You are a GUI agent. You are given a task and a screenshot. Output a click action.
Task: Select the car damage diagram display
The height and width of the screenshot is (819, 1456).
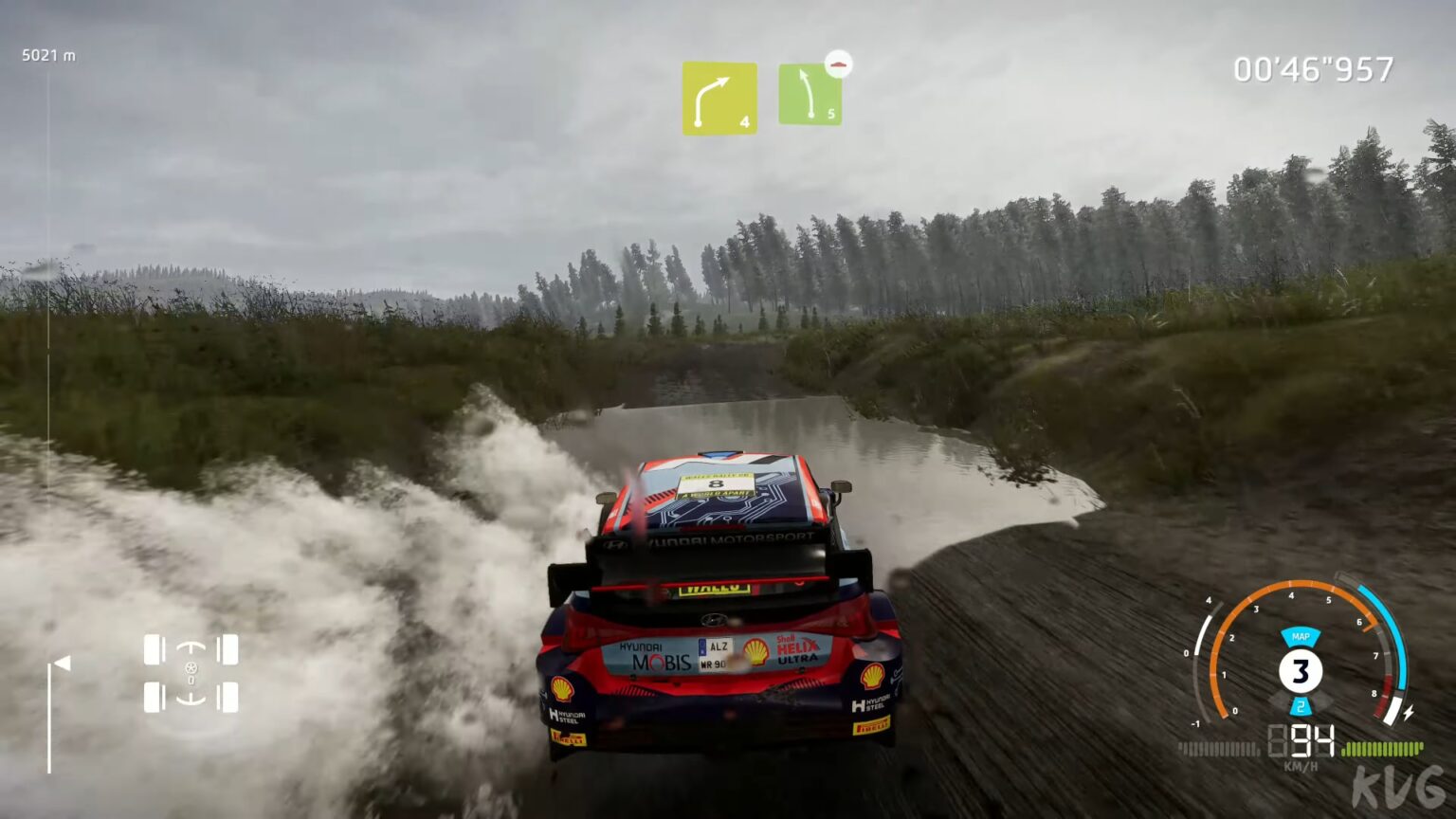(x=190, y=673)
